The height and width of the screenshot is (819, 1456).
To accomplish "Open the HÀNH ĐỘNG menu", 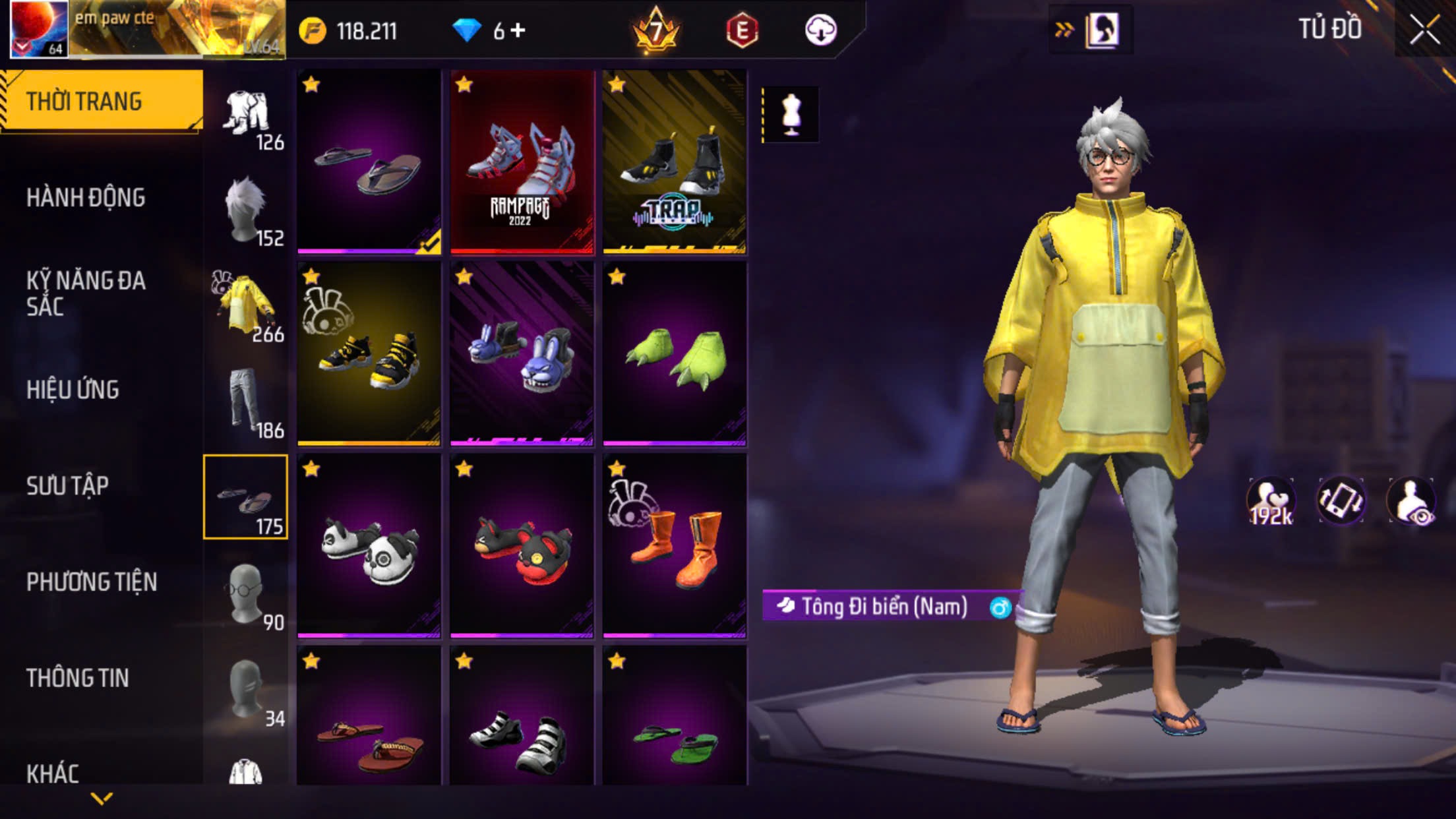I will 86,198.
